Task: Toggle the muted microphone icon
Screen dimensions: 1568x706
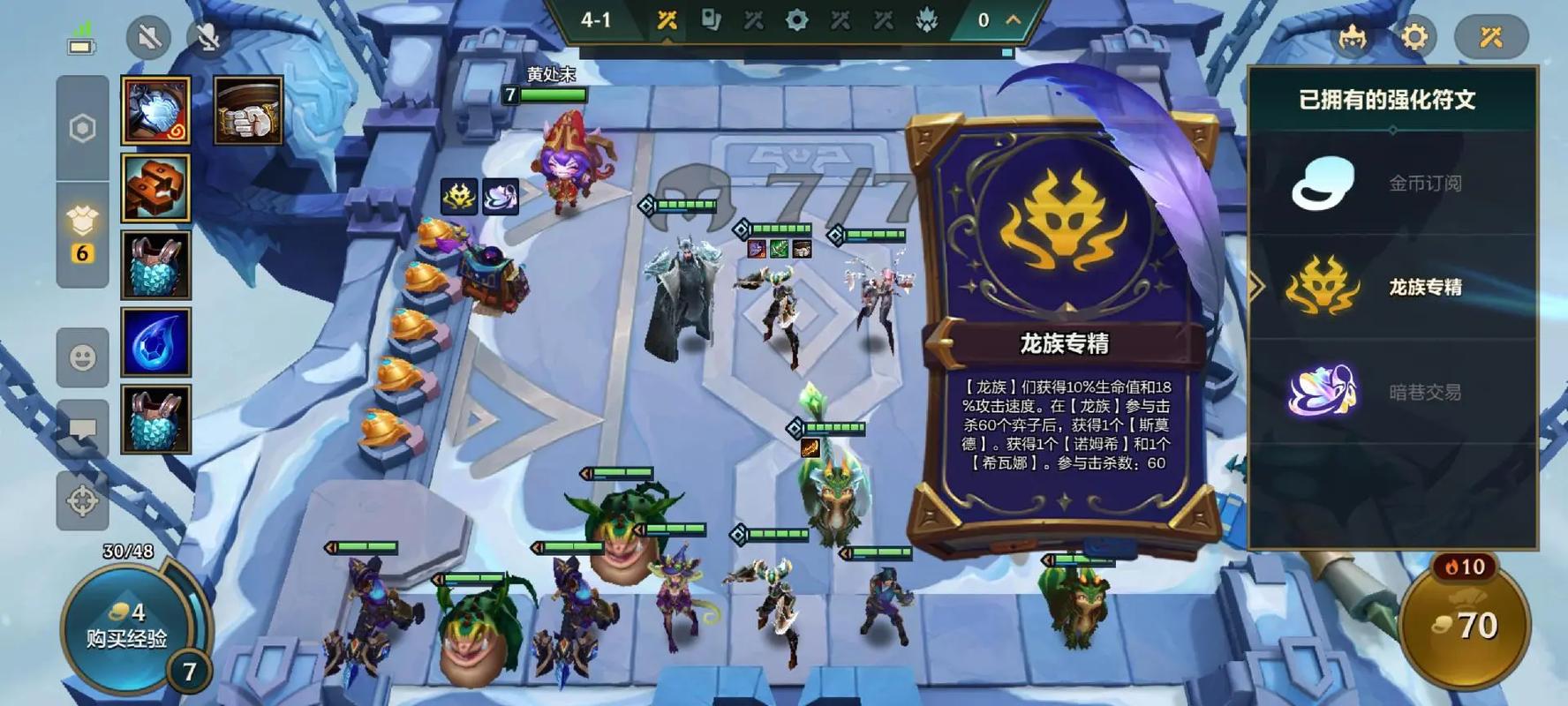Action: coord(208,37)
